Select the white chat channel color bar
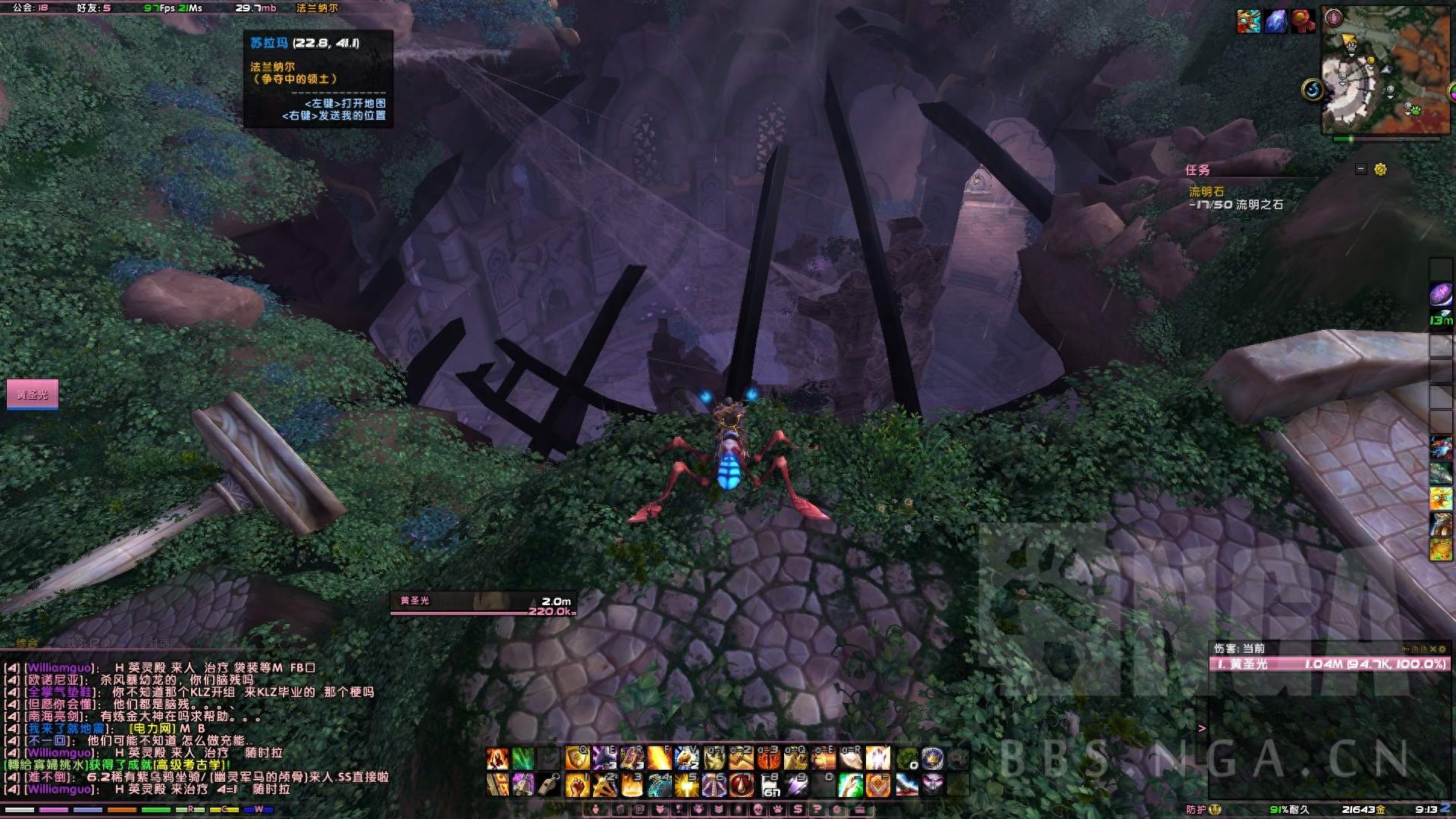This screenshot has height=819, width=1456. (19, 810)
